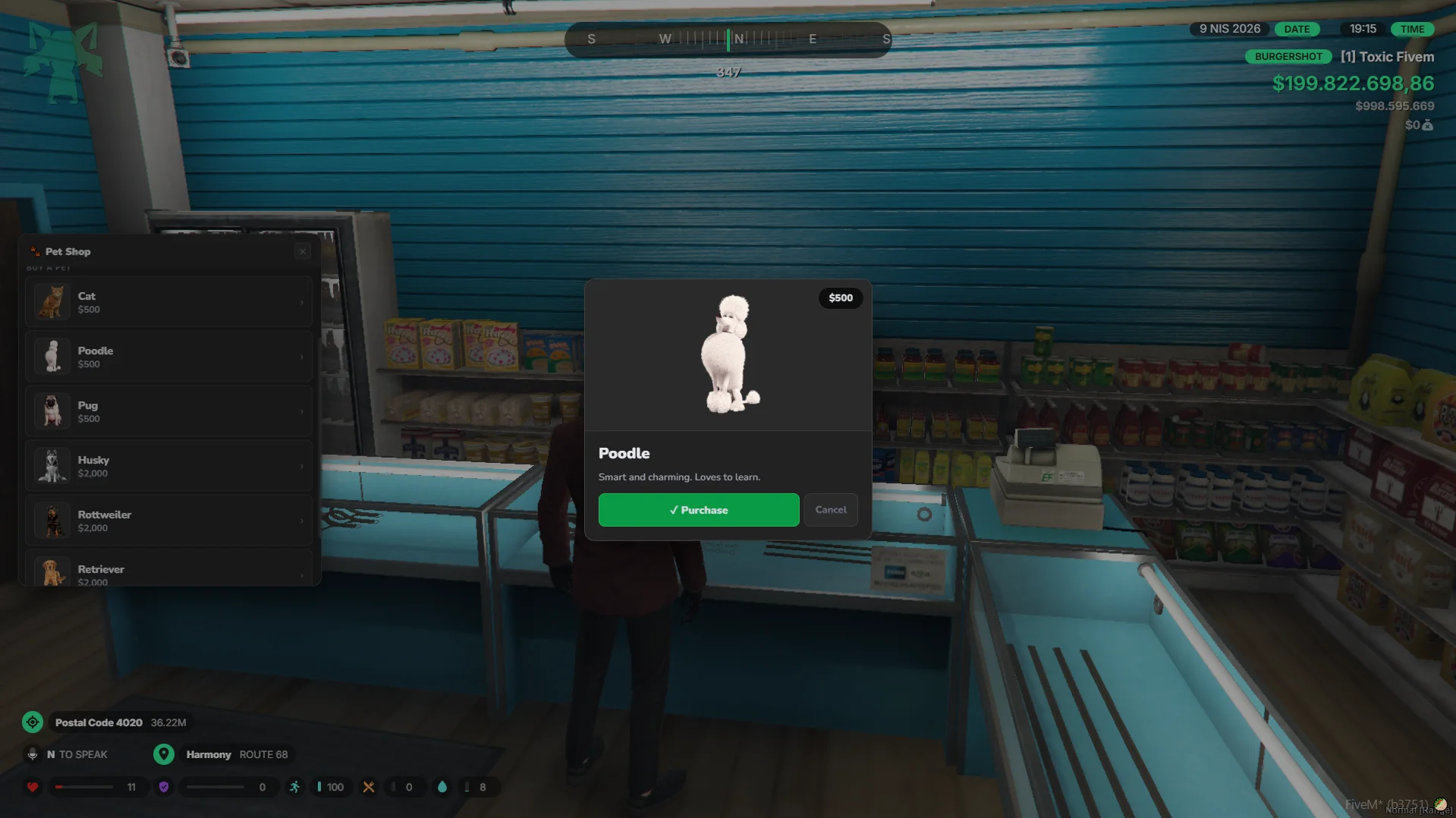This screenshot has height=818, width=1456.
Task: Pick the Pug for $500
Action: 169,411
